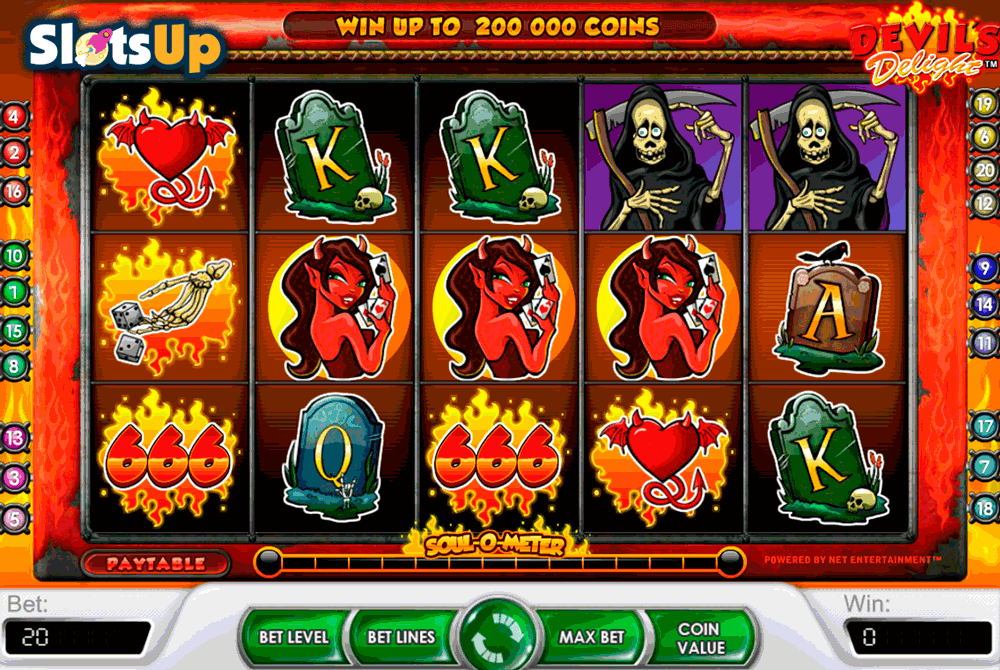This screenshot has height=670, width=1000.
Task: Select Max Bet
Action: tap(591, 636)
